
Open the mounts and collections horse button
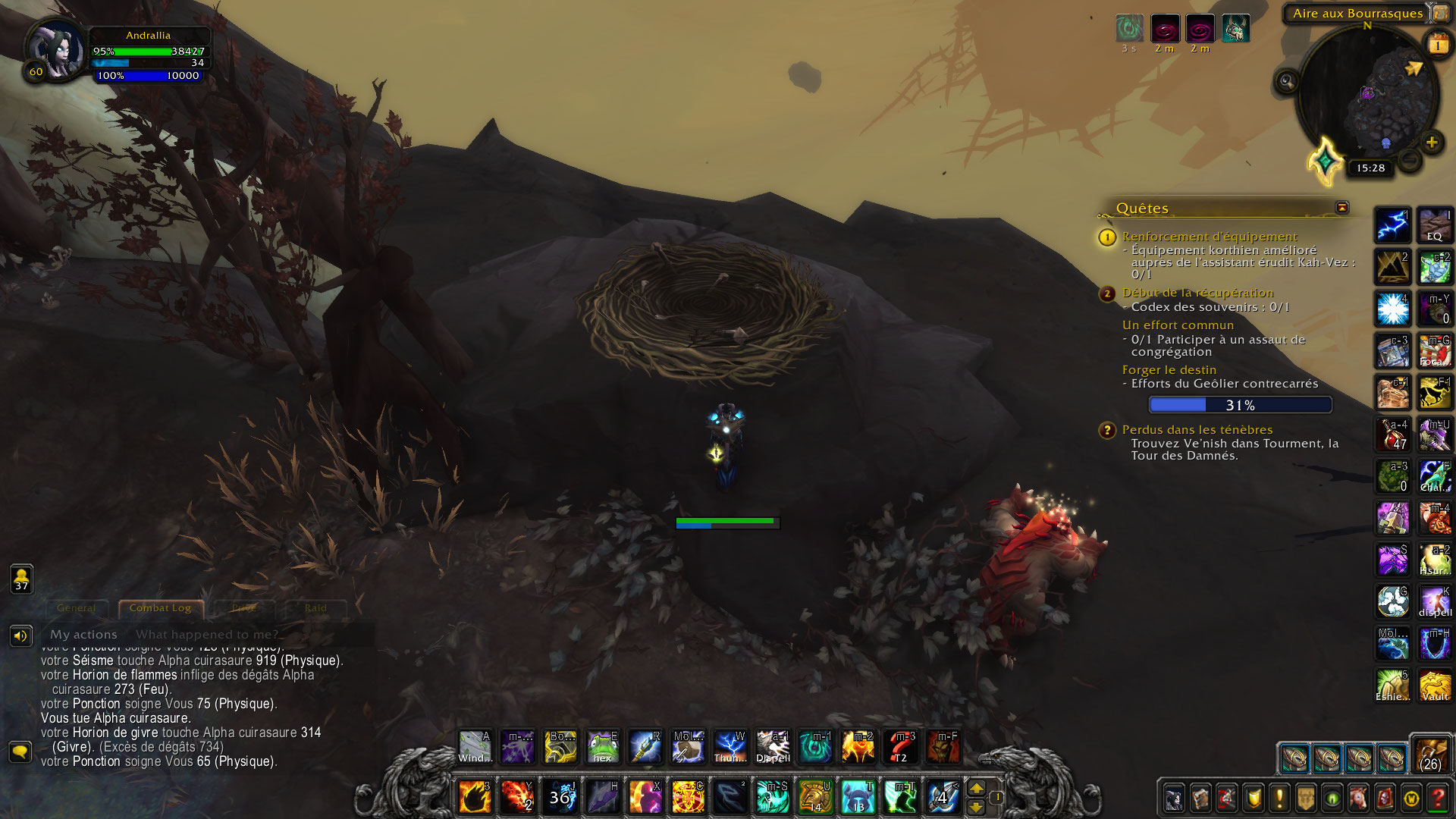[x=1358, y=798]
